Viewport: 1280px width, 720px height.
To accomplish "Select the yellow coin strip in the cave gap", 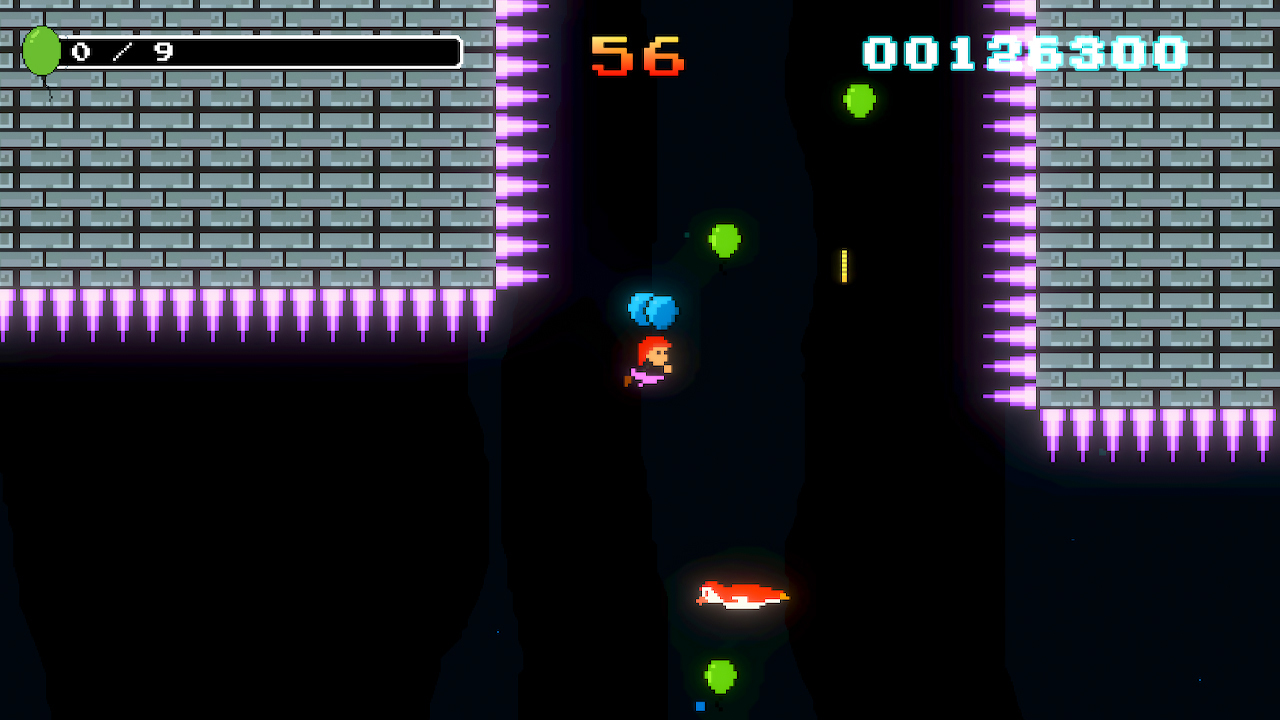I will (x=843, y=265).
